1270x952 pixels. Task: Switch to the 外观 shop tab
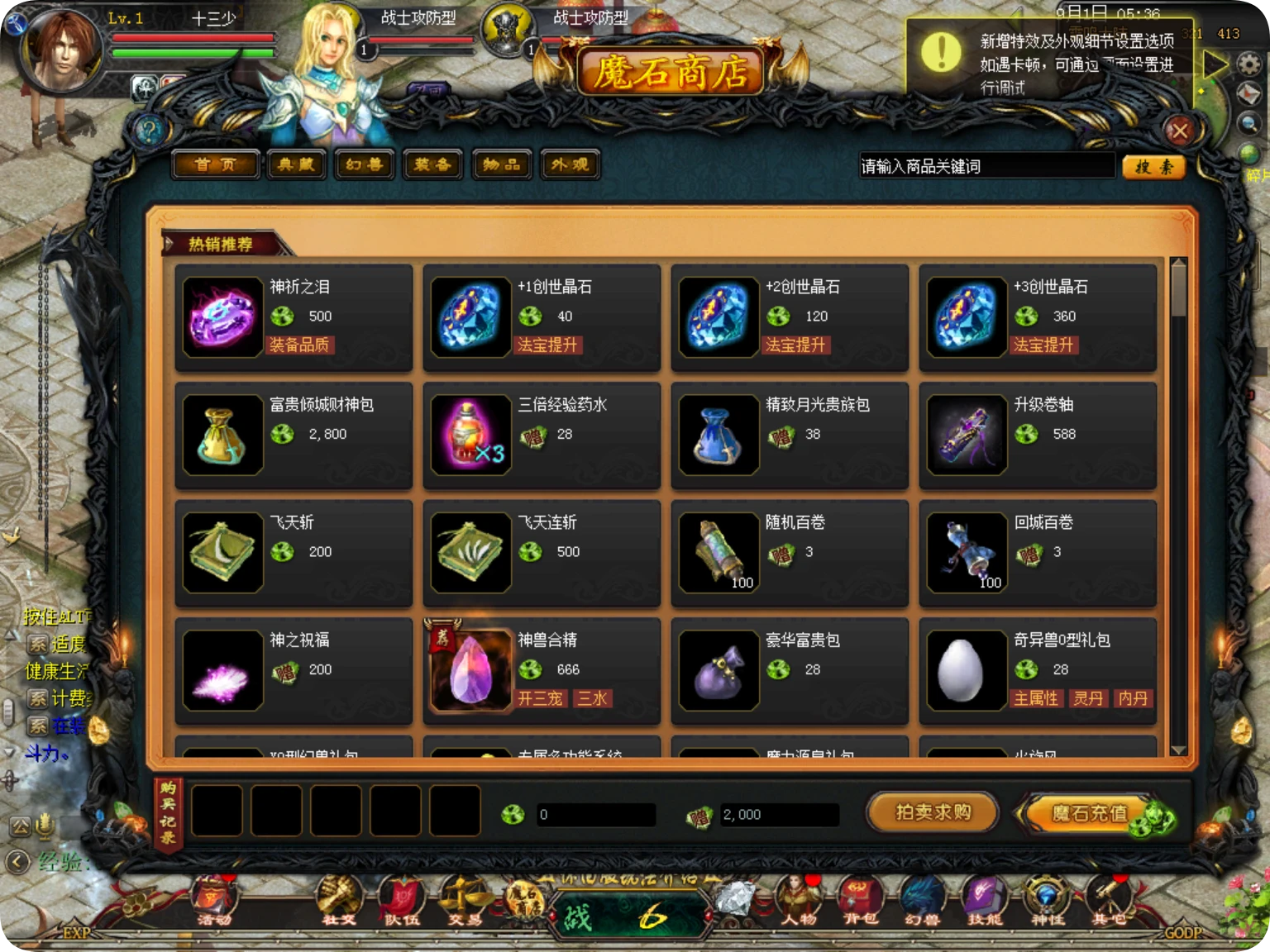[571, 164]
